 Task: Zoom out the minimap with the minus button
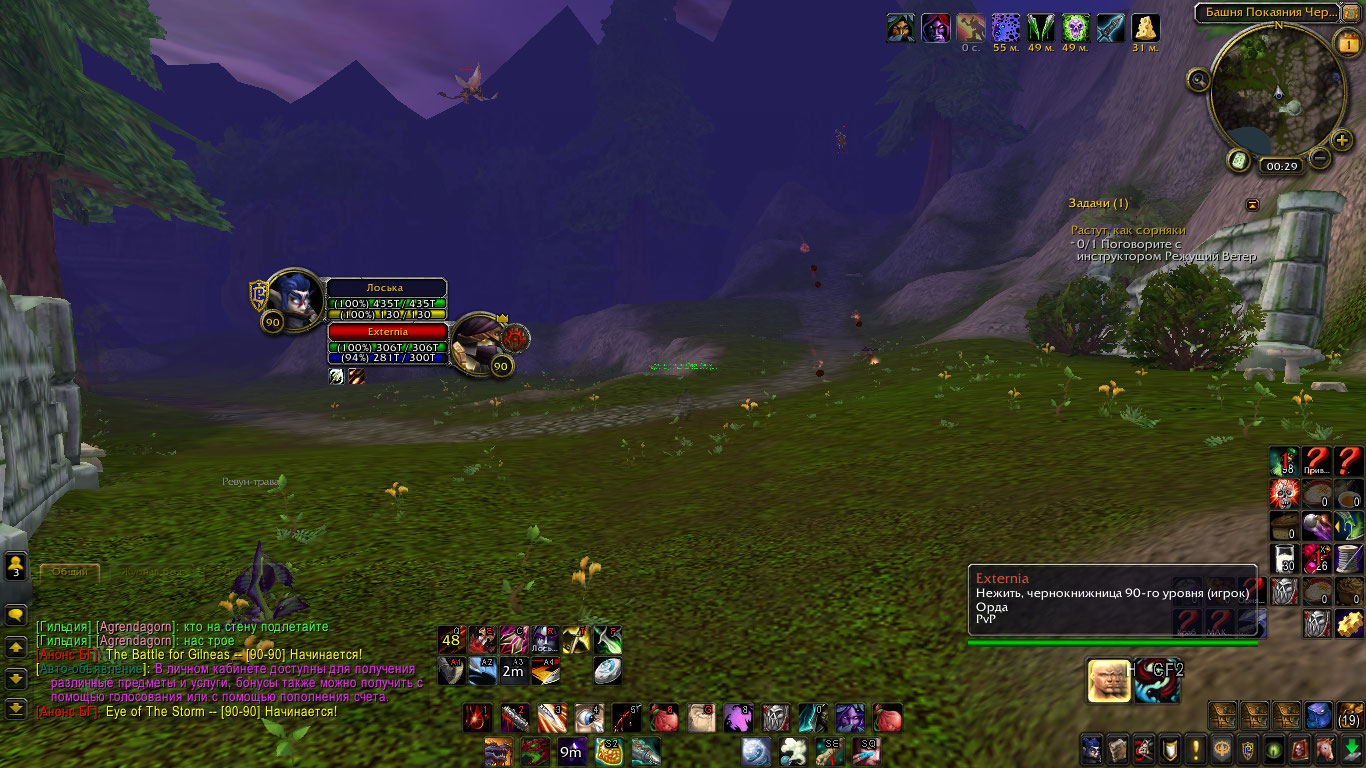pos(1320,158)
